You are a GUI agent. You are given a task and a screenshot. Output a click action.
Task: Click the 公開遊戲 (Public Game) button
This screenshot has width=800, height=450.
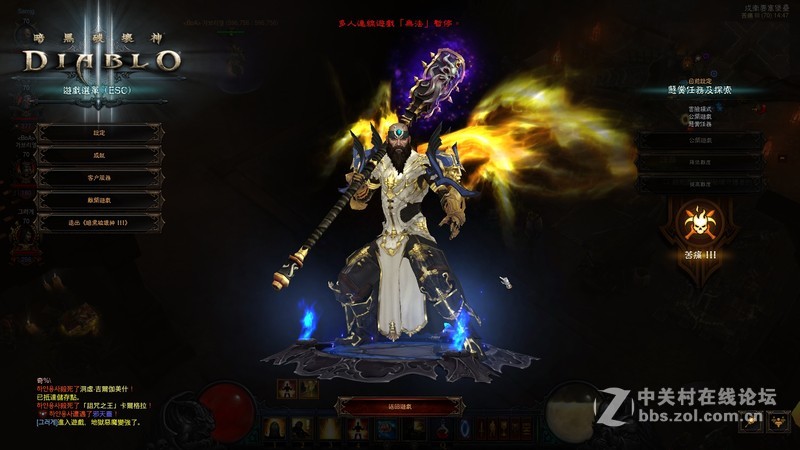(699, 140)
